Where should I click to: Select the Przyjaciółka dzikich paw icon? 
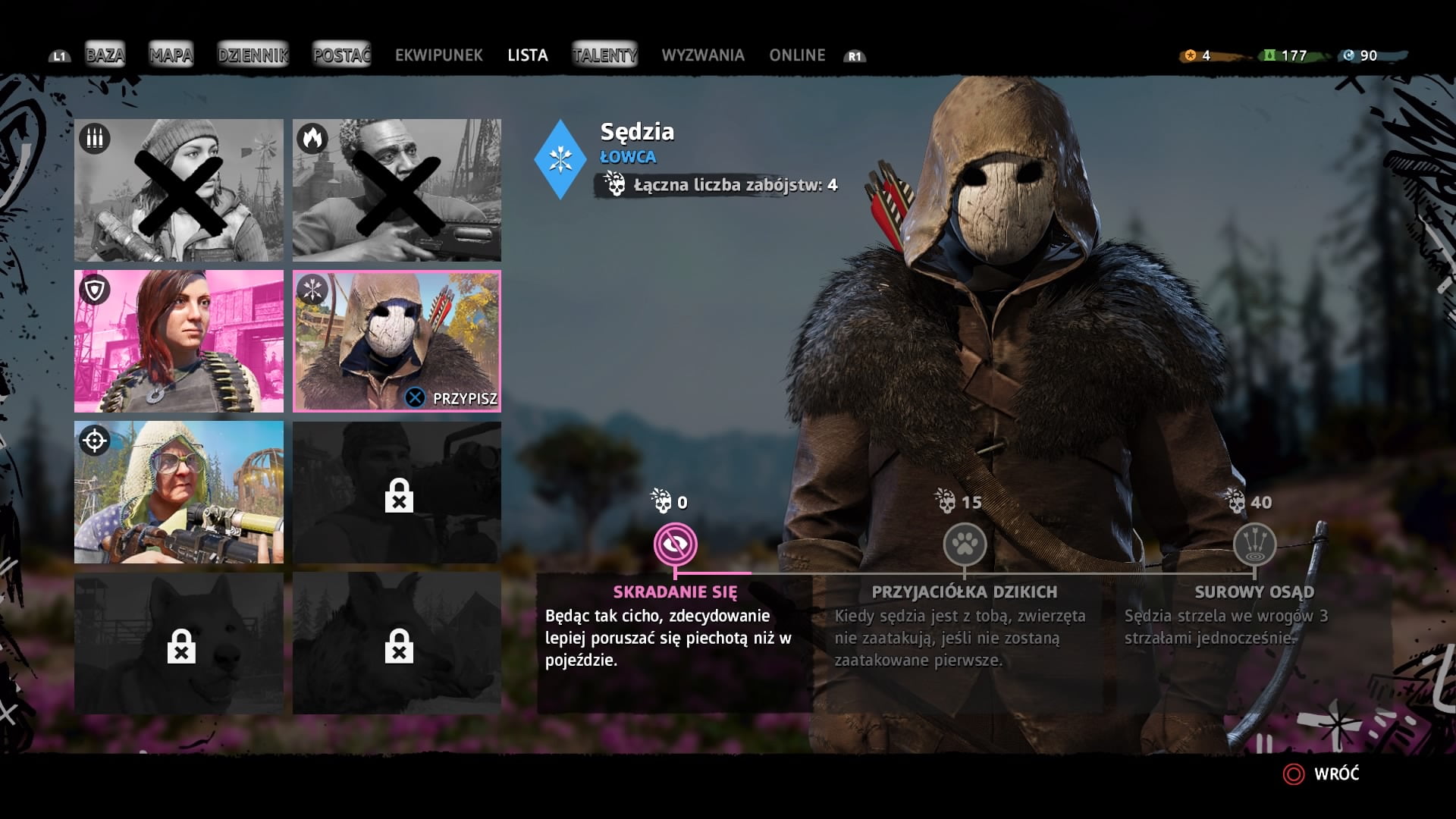pyautogui.click(x=965, y=544)
